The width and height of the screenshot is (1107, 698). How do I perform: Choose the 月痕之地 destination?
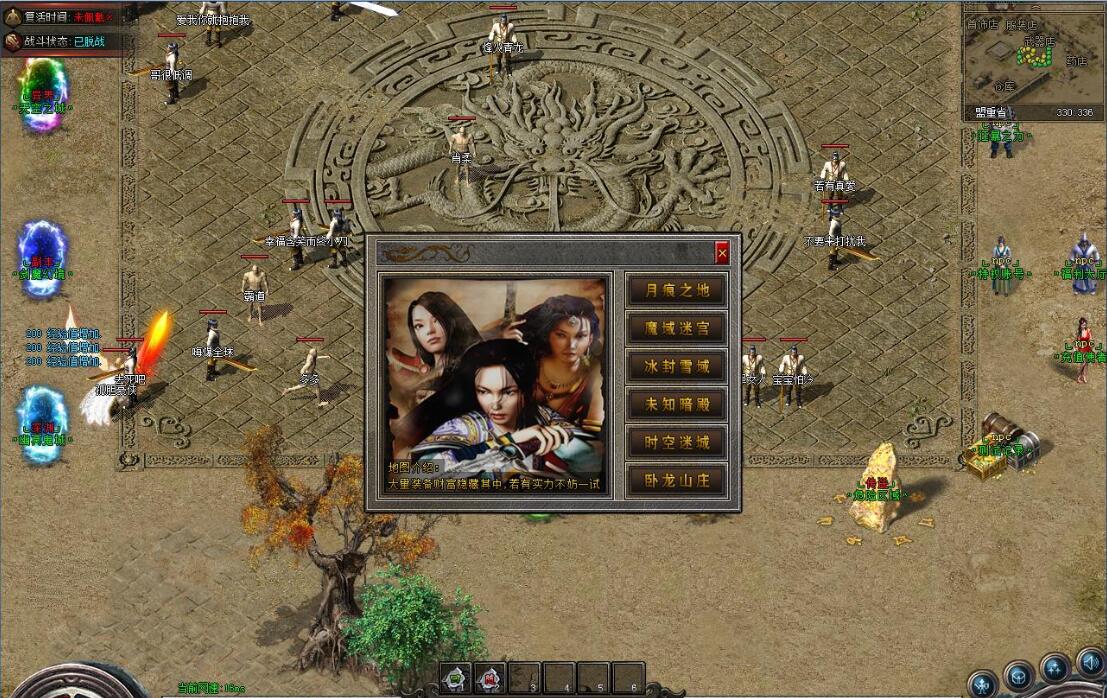[676, 290]
